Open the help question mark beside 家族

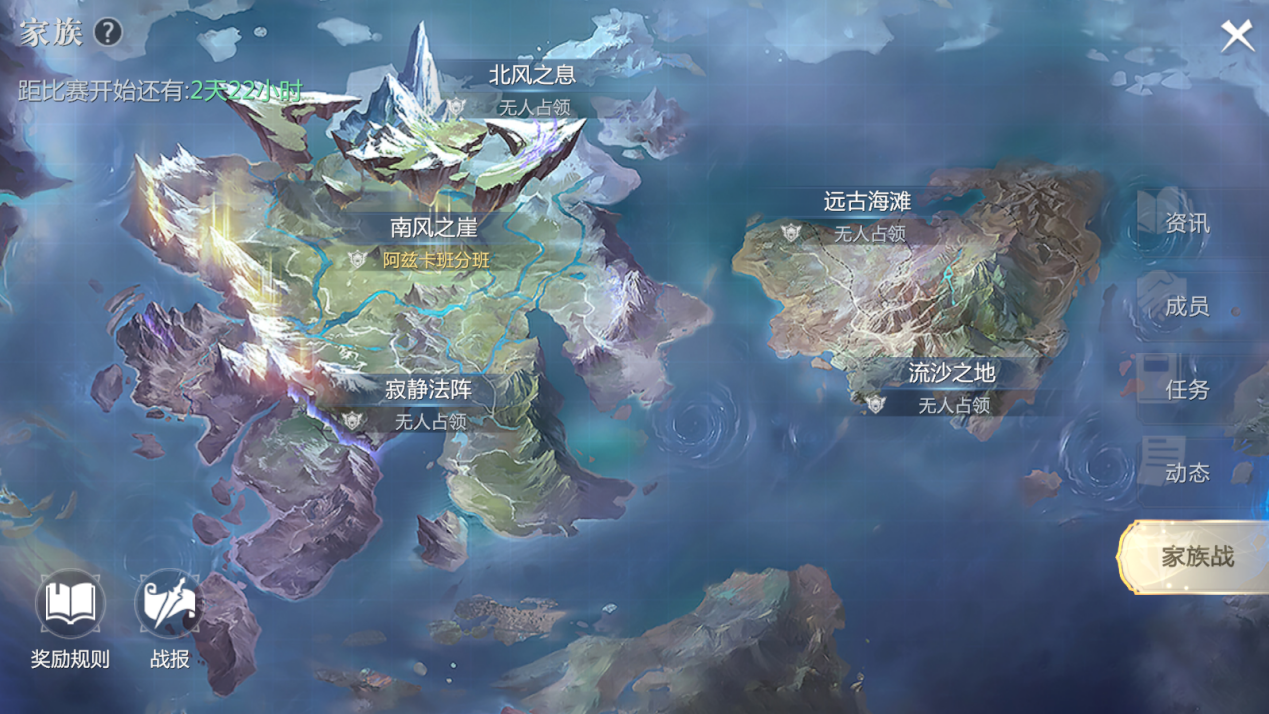[x=108, y=32]
